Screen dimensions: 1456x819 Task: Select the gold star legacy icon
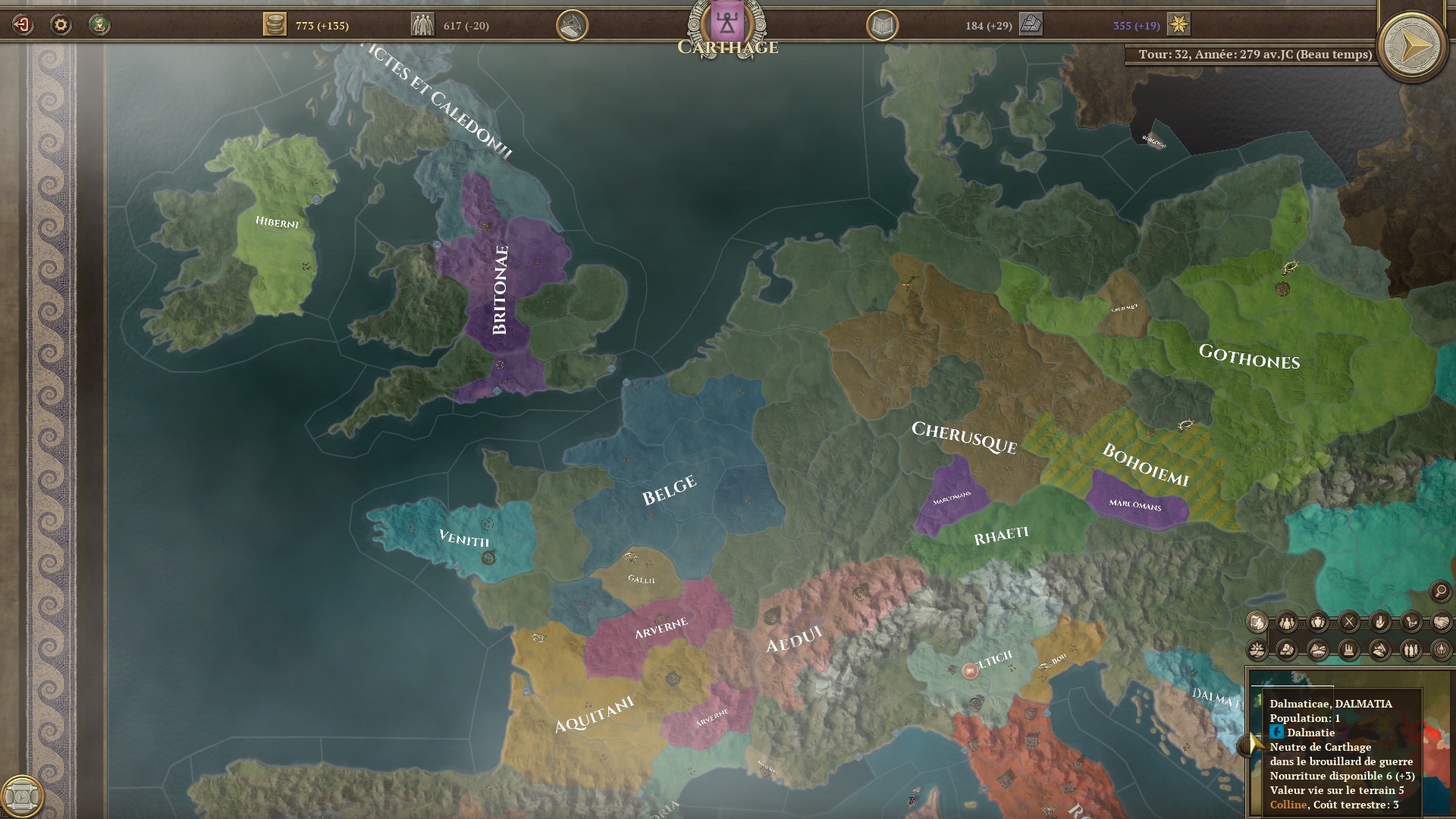(1178, 25)
